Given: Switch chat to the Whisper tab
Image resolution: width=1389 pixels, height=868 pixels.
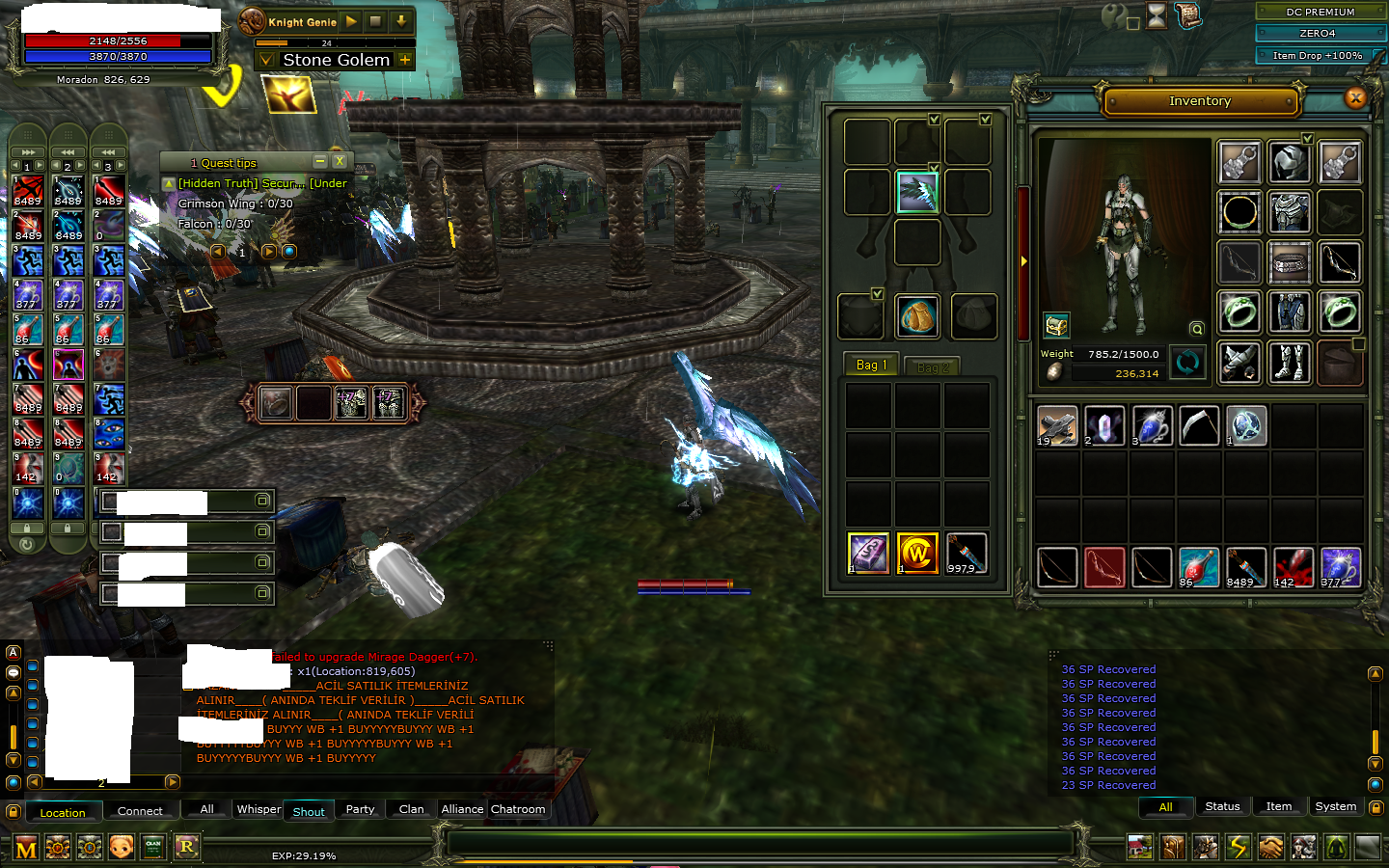Looking at the screenshot, I should click(x=259, y=809).
